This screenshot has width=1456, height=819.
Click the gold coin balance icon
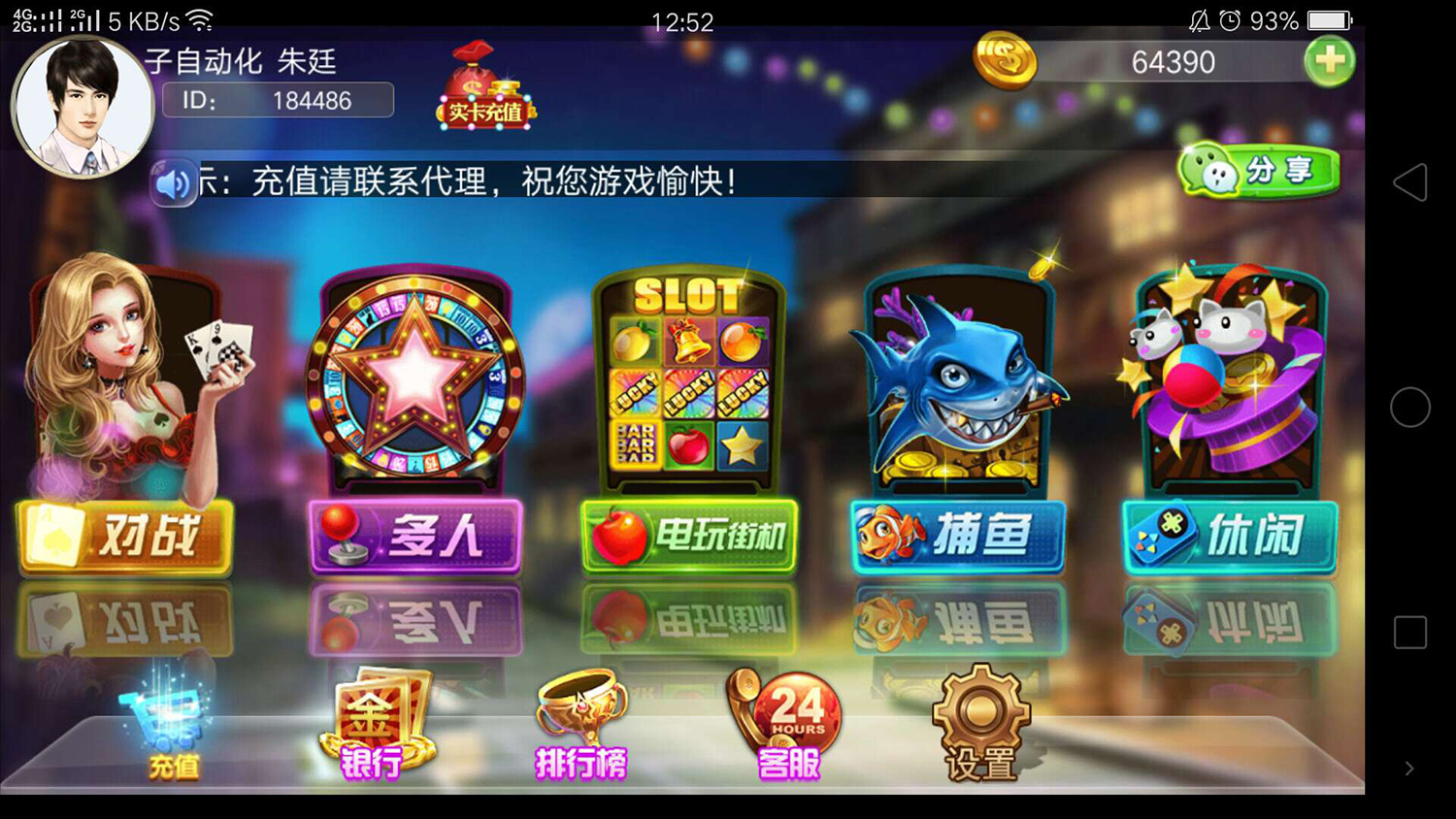(x=1005, y=60)
